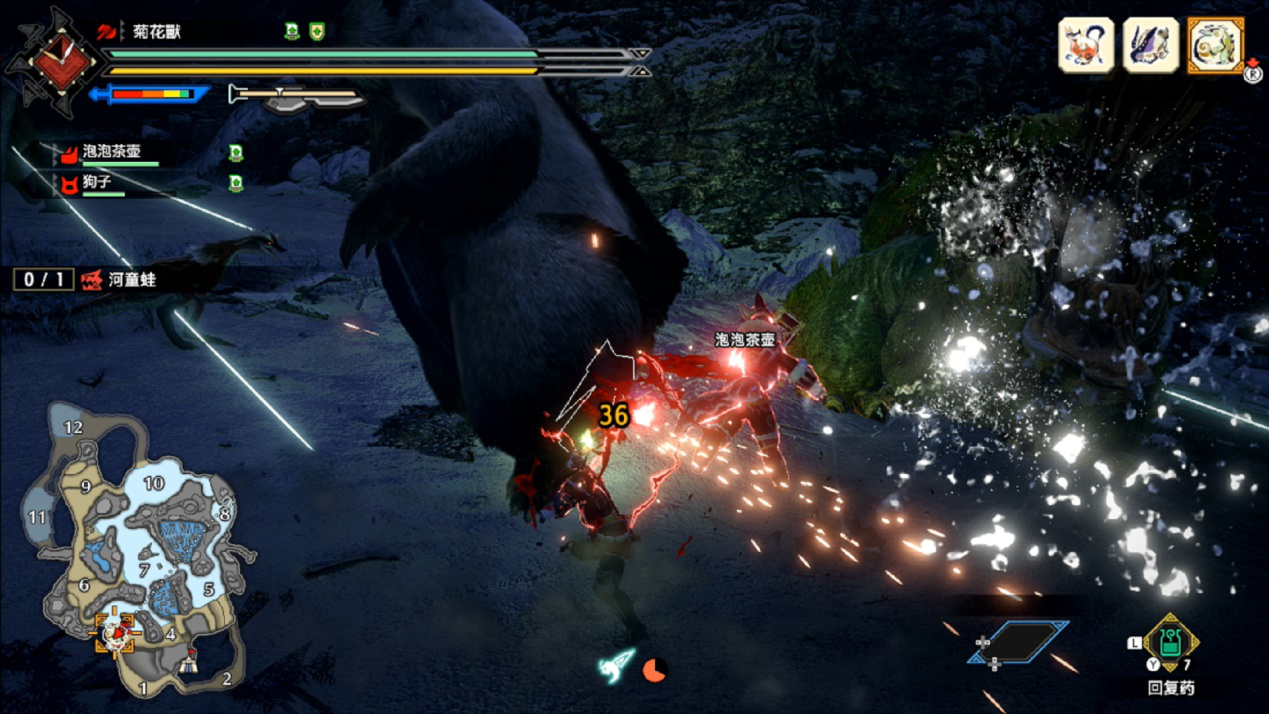
Task: Open the diamond-shaped action bar slot
Action: (1018, 642)
